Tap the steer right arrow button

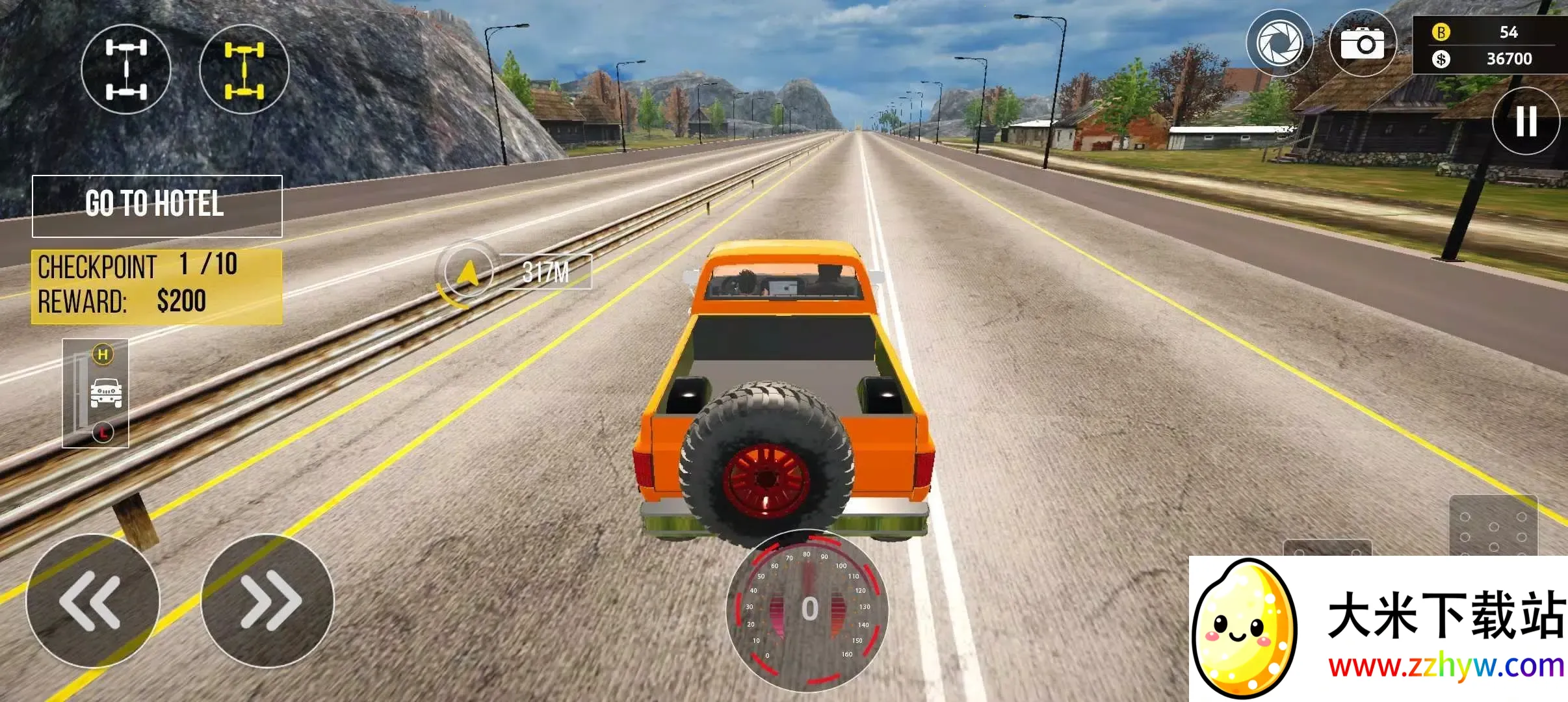(268, 601)
